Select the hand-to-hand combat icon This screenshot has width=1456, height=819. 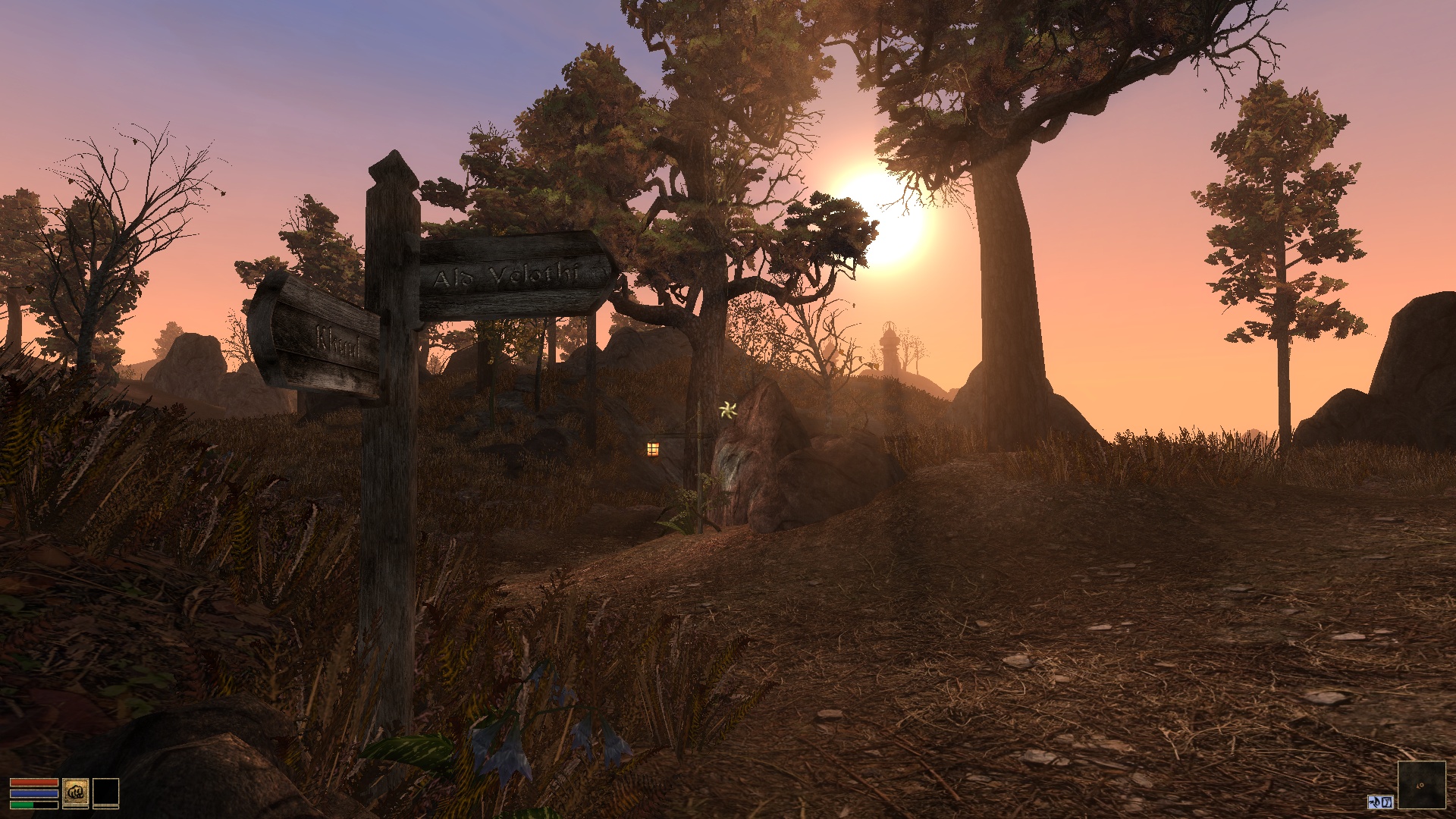76,792
